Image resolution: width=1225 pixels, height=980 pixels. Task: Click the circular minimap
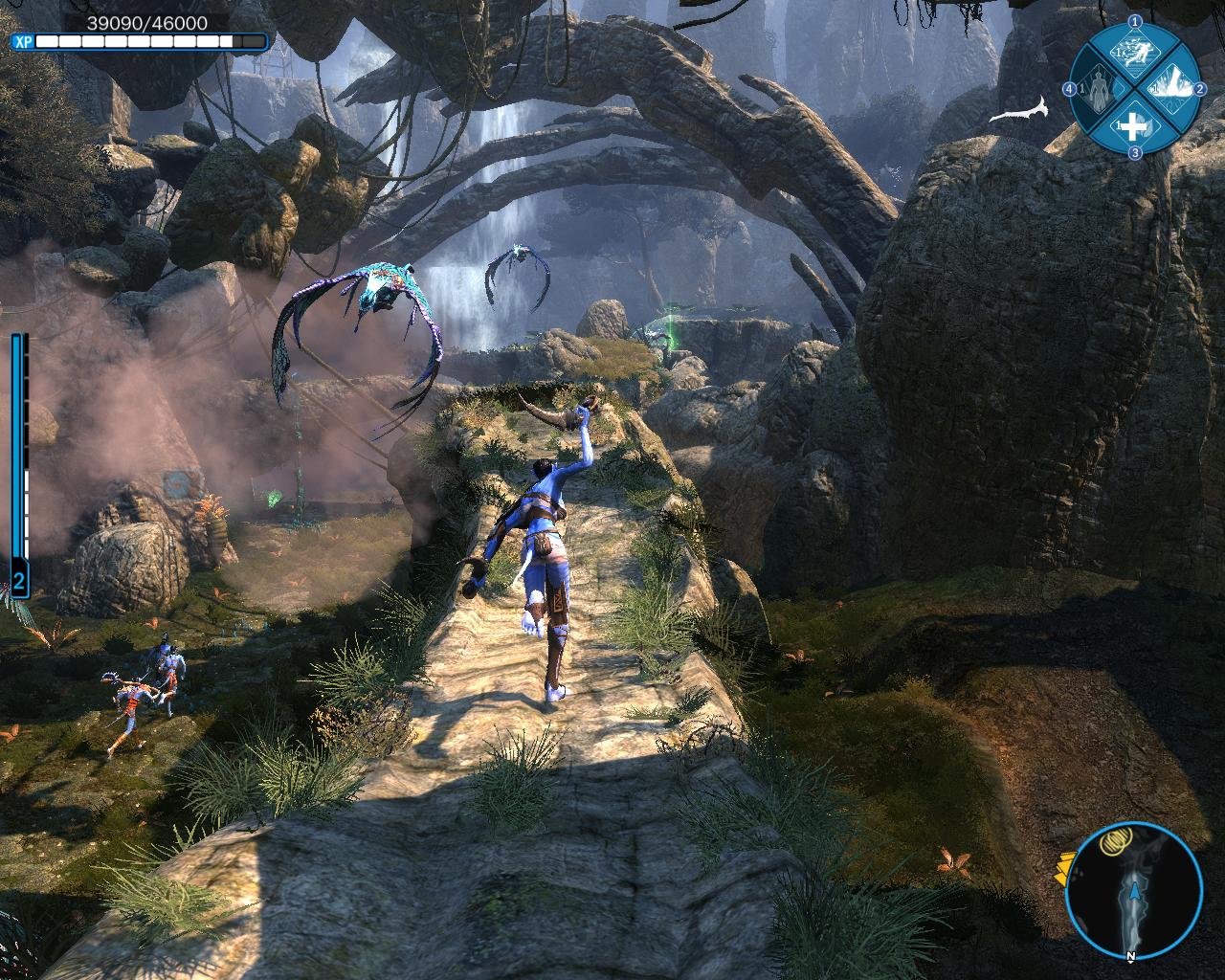tap(1134, 891)
